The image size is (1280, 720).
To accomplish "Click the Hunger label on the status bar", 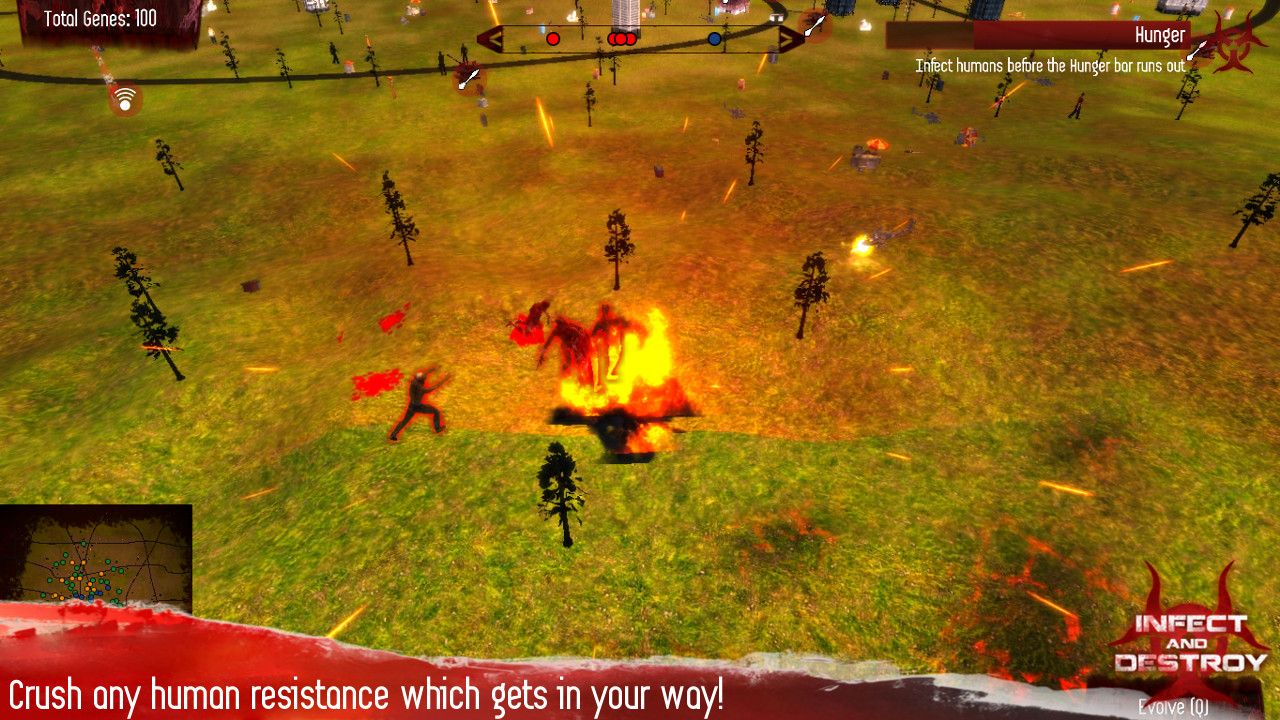I will (1163, 34).
